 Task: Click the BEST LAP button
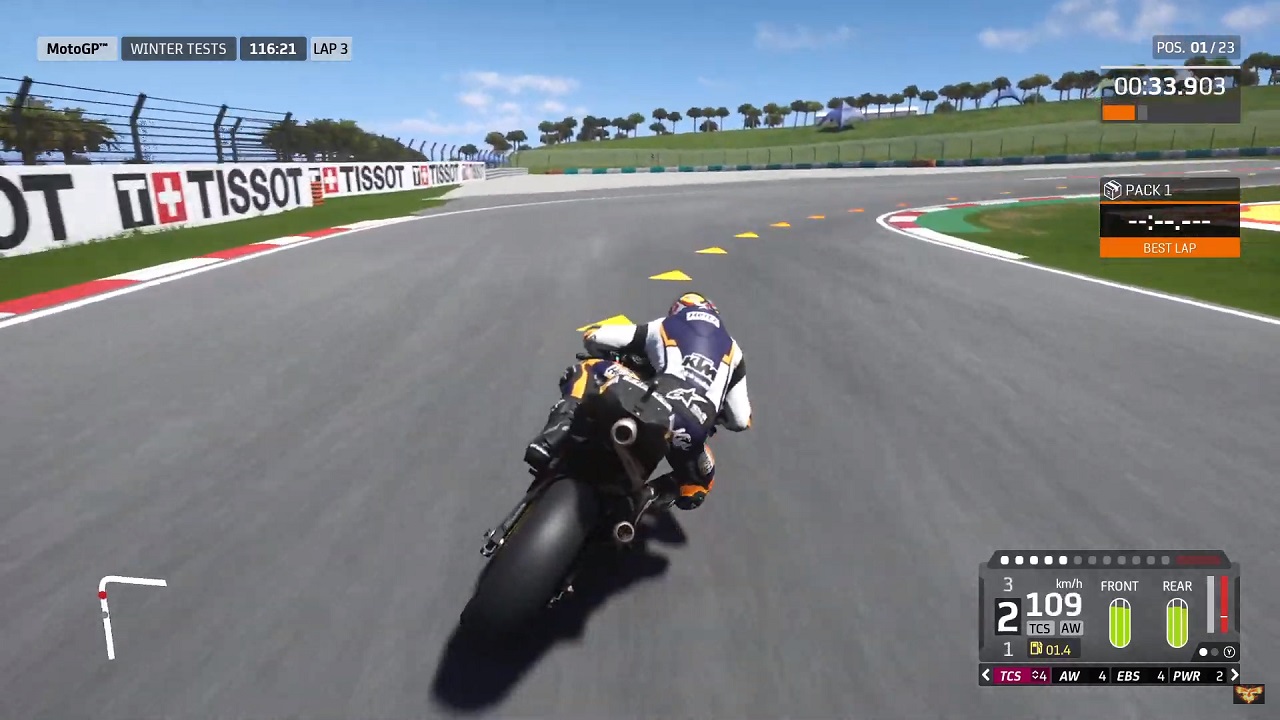(x=1169, y=248)
